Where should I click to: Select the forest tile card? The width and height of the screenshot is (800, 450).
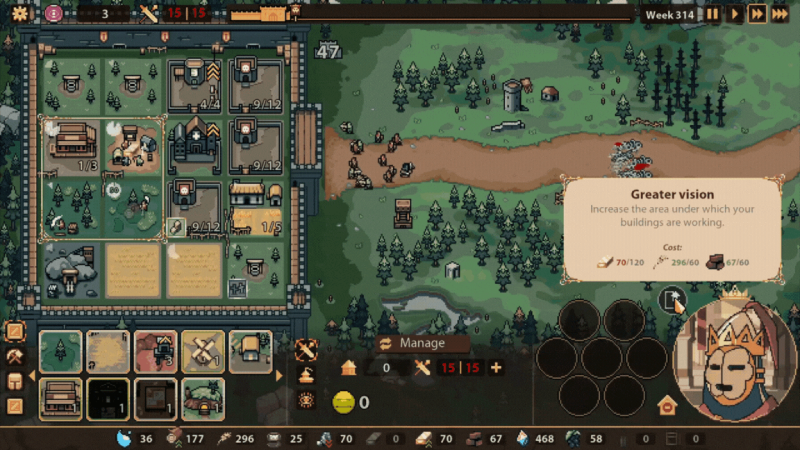coord(60,352)
